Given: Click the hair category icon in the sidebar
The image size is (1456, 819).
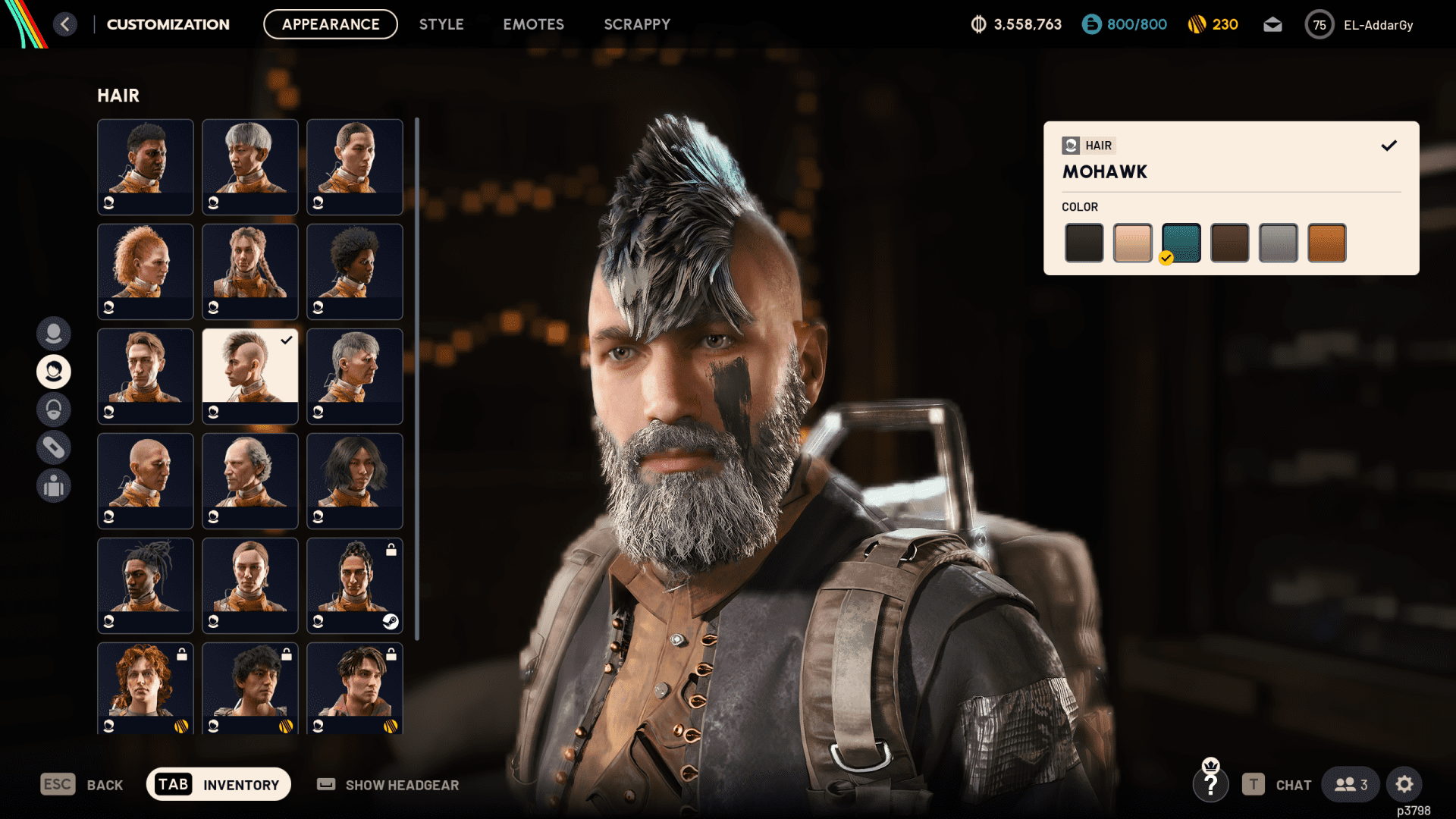Looking at the screenshot, I should (54, 372).
